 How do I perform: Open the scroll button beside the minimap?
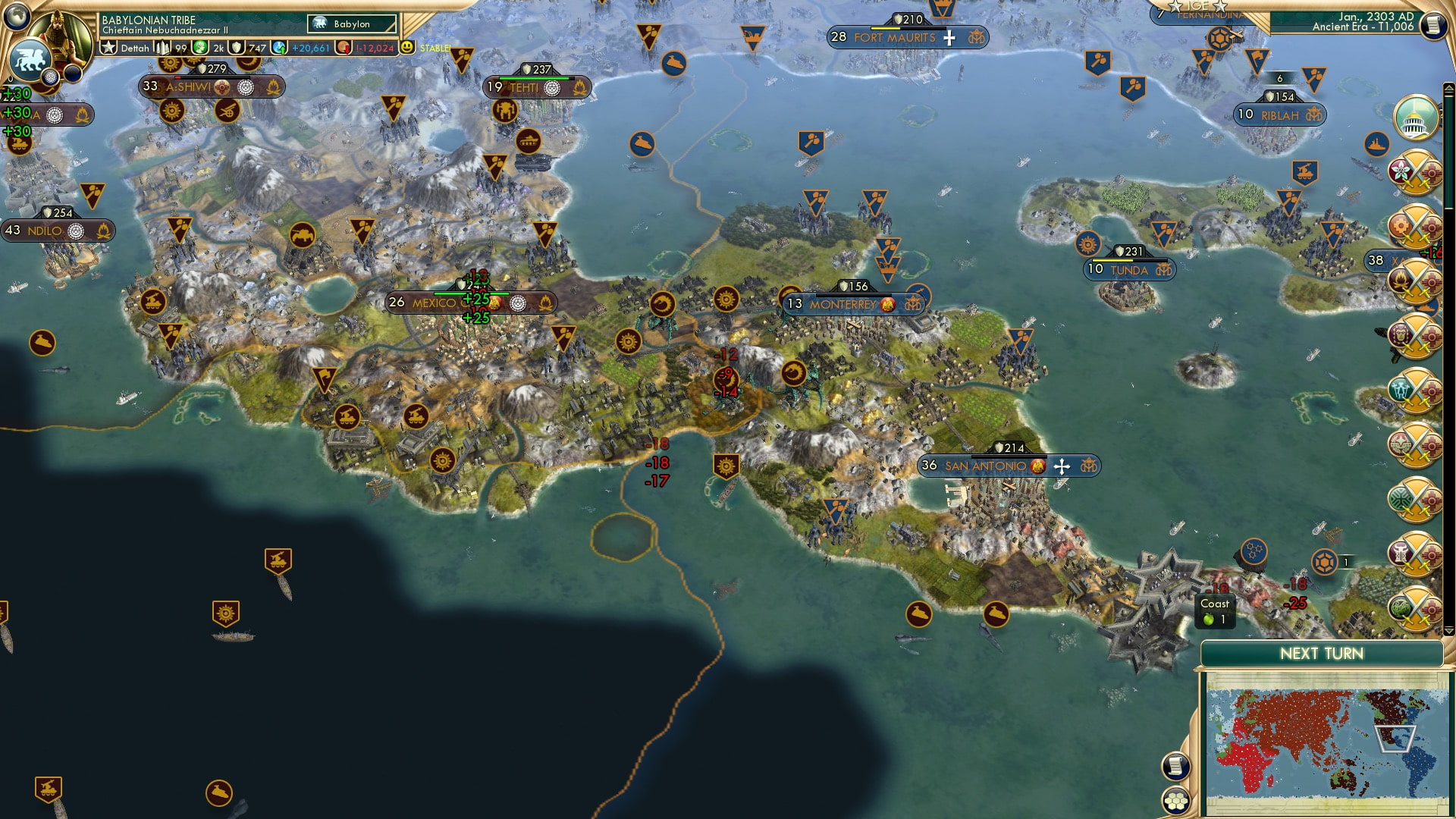coord(1175,766)
